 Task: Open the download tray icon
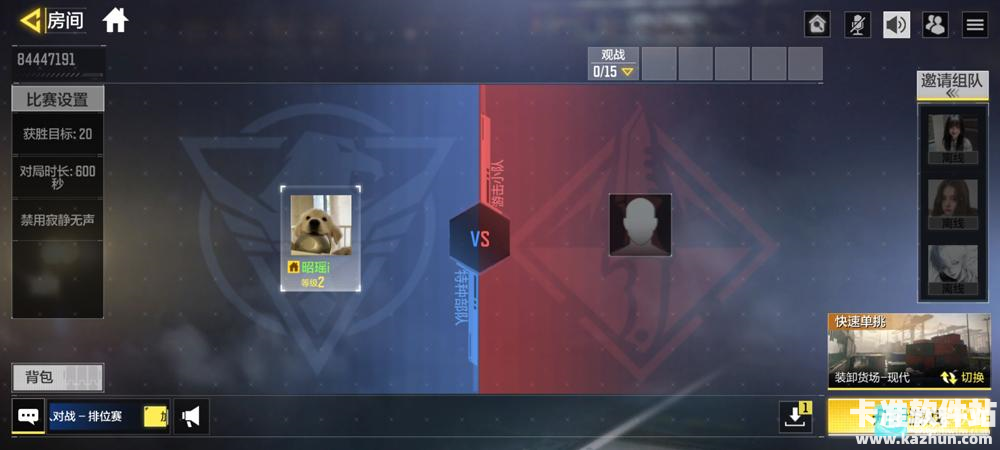(x=796, y=417)
